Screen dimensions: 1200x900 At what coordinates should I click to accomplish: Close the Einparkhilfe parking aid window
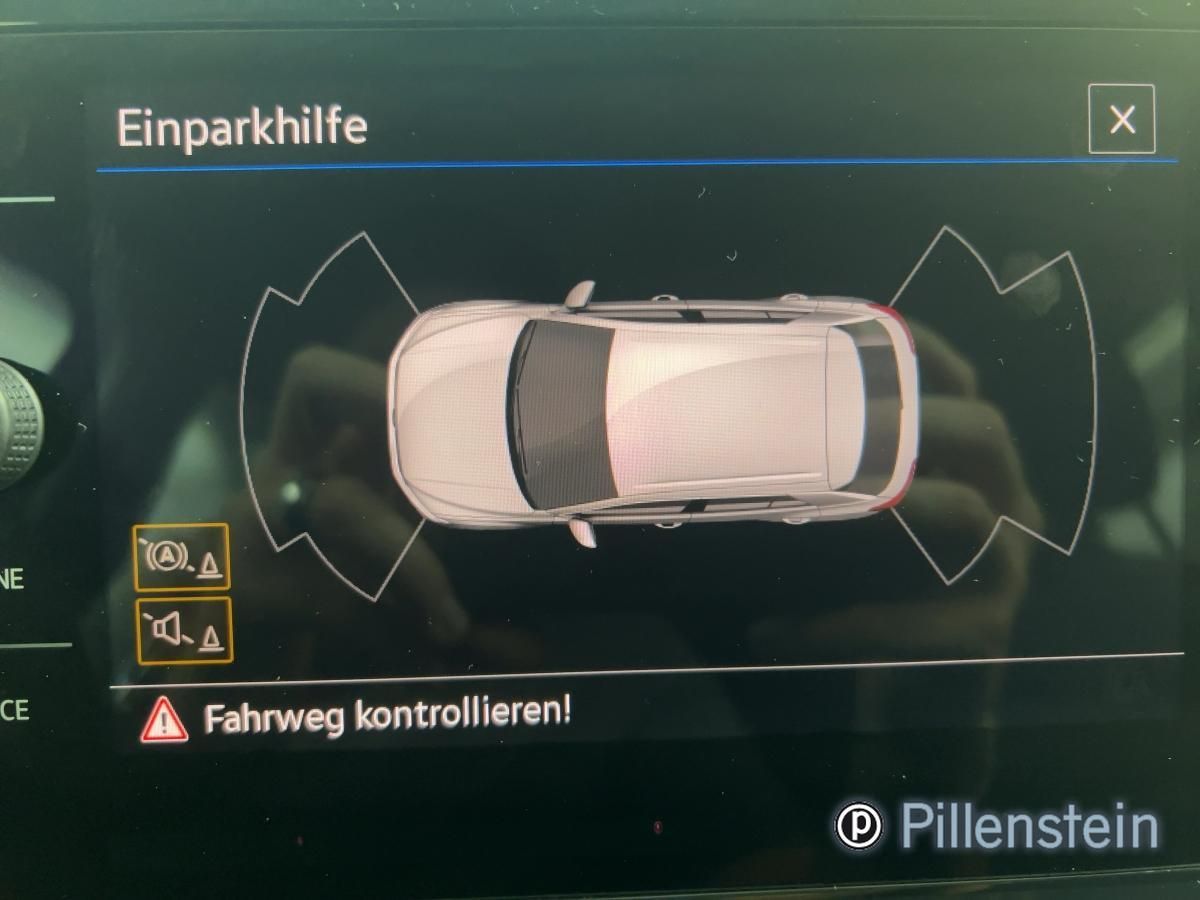1121,120
